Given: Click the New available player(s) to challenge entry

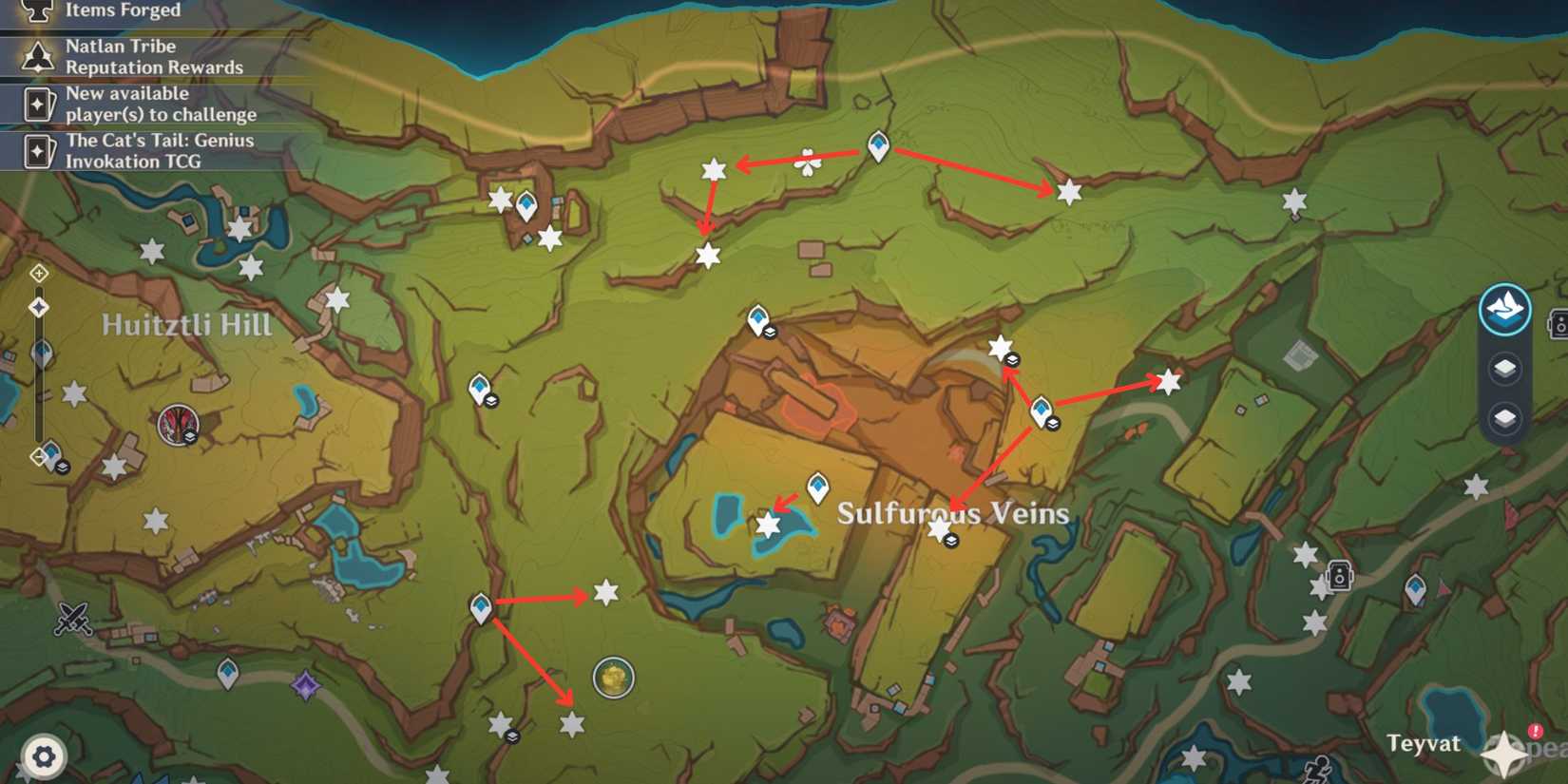Looking at the screenshot, I should [x=160, y=104].
